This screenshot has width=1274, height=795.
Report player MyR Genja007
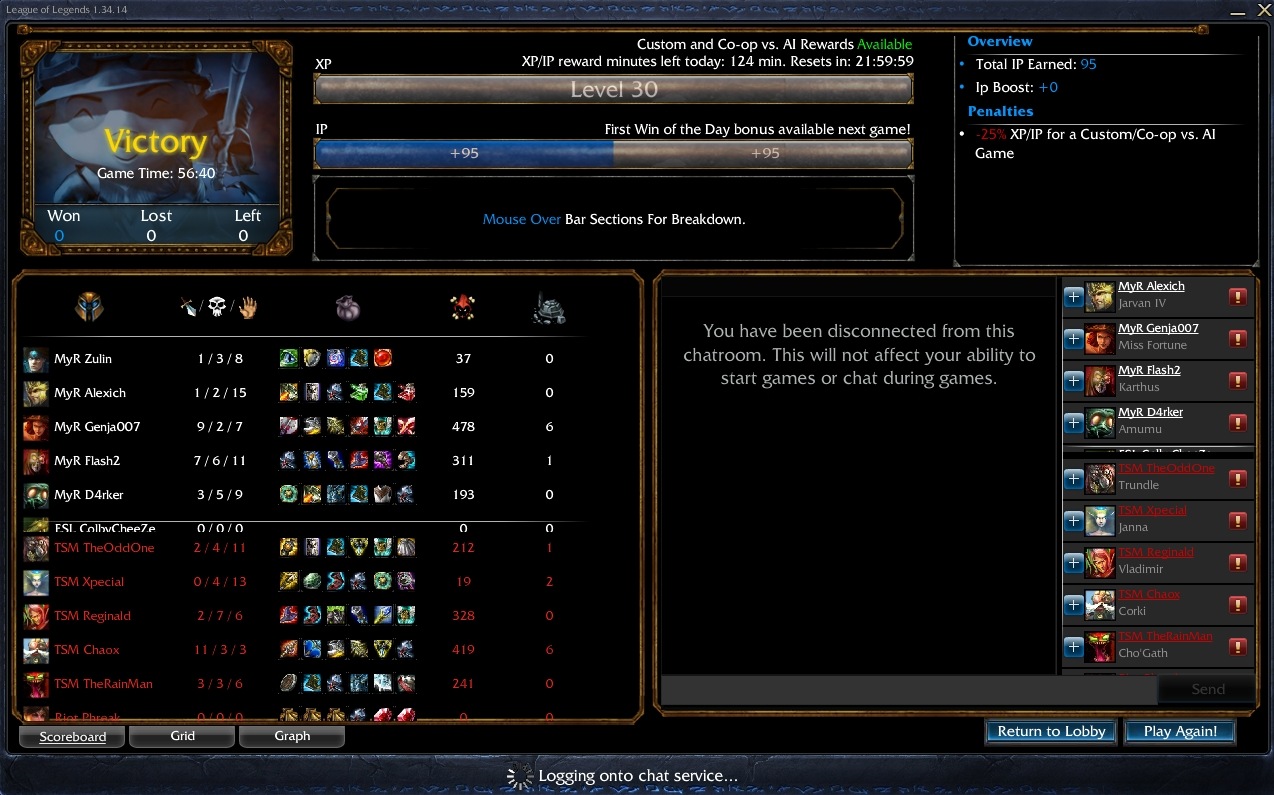point(1237,339)
